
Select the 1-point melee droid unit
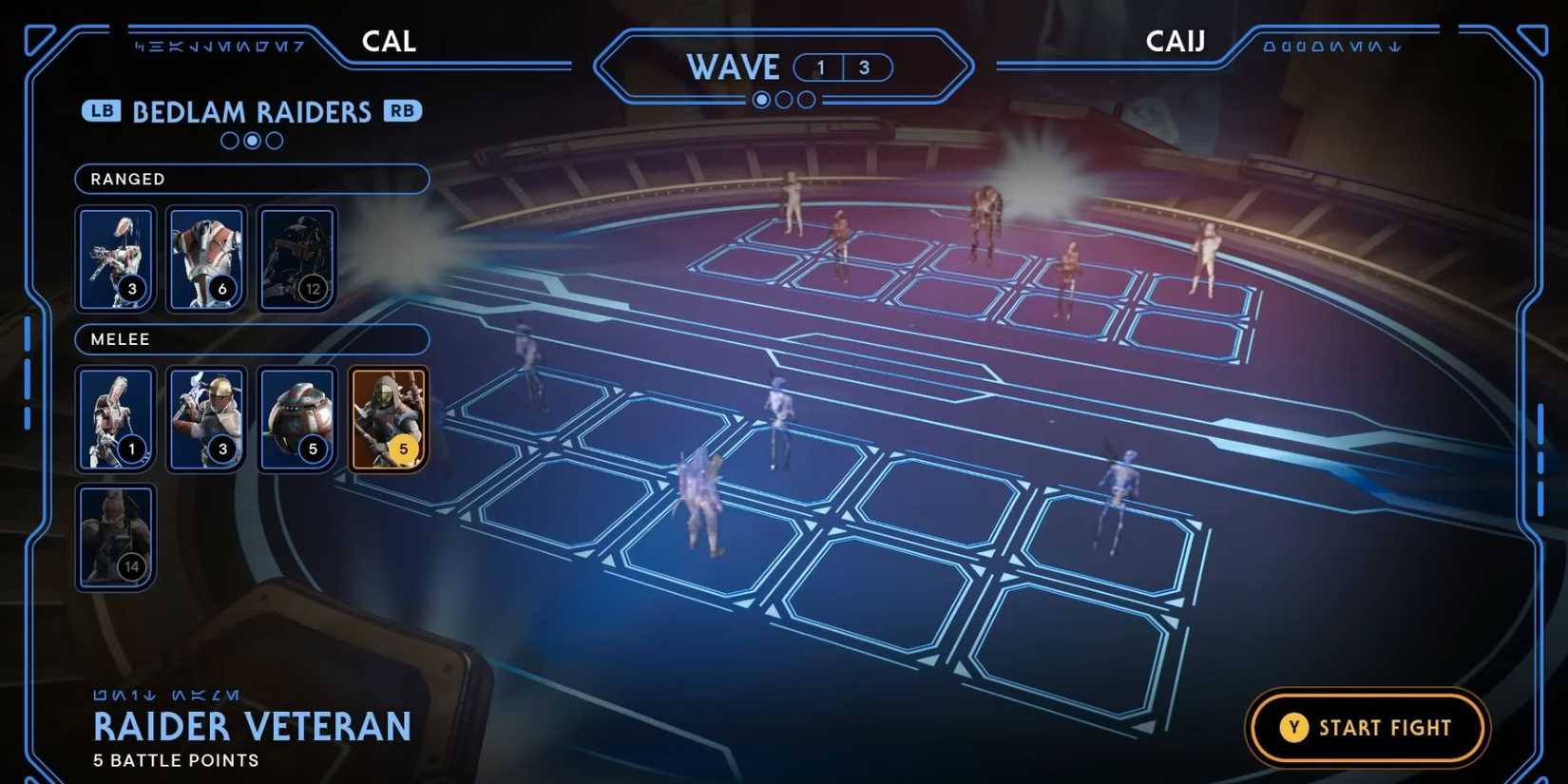pyautogui.click(x=115, y=418)
